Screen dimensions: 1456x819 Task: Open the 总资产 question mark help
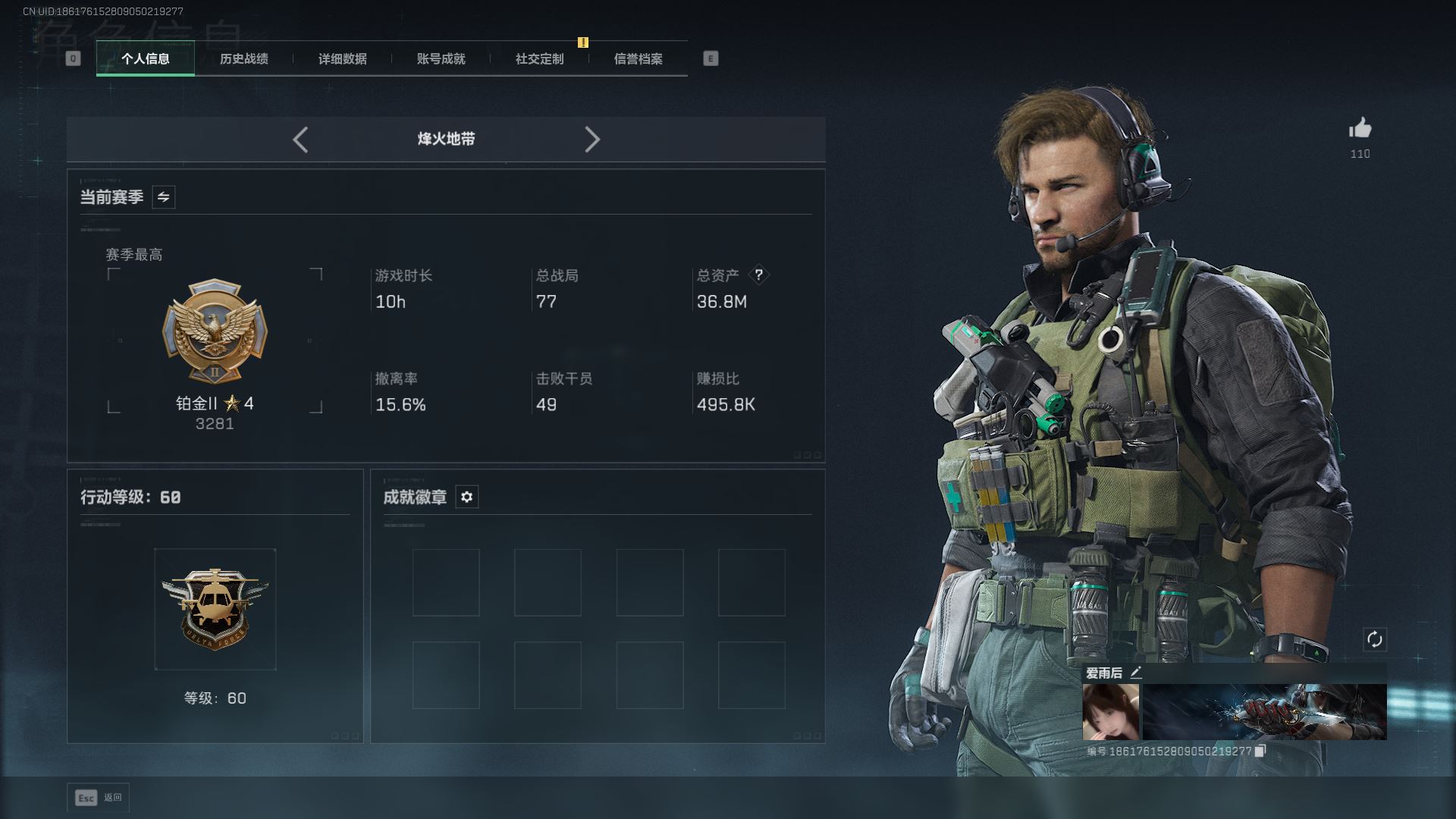click(x=758, y=275)
